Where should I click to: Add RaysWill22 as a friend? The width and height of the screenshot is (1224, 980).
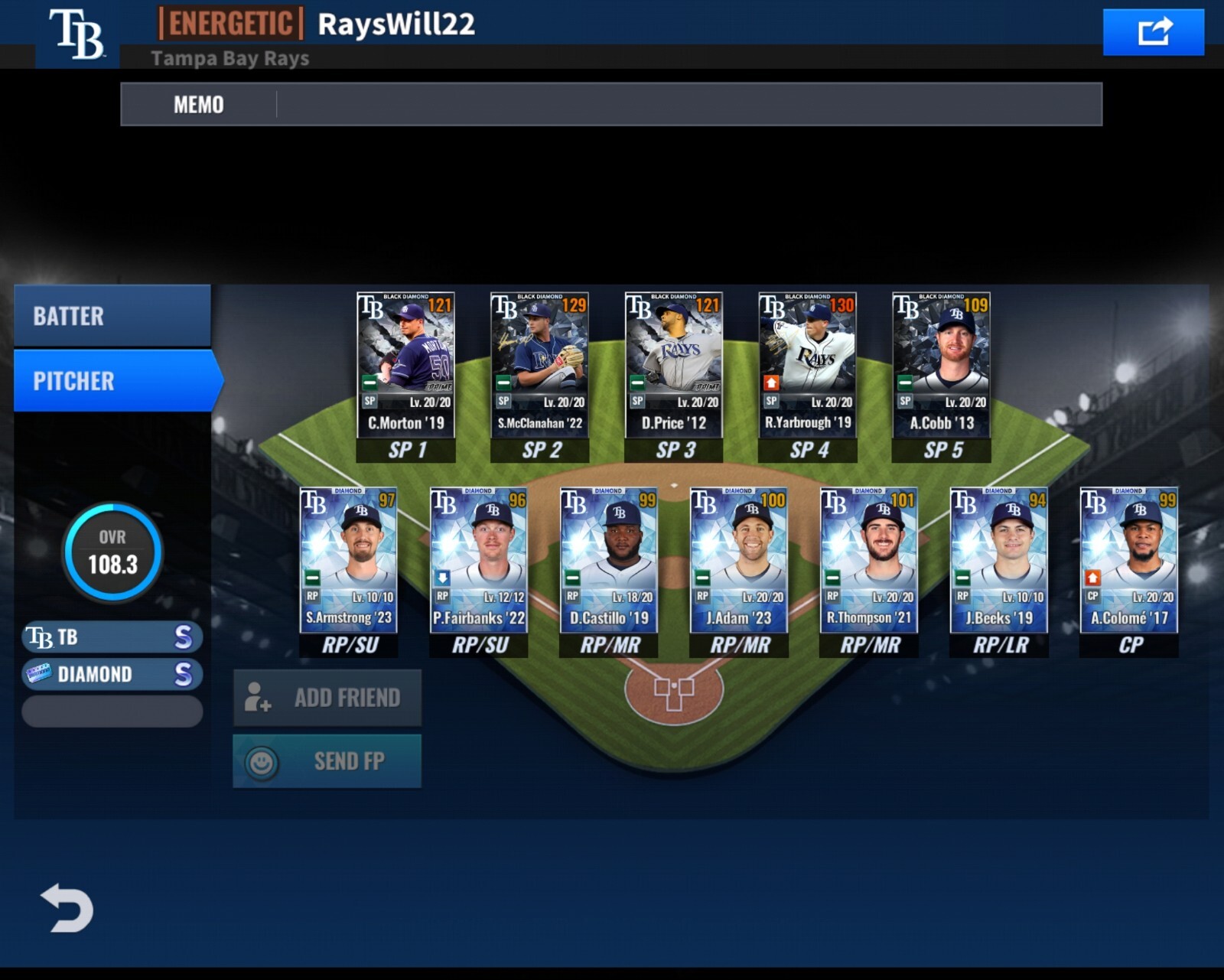(x=327, y=698)
